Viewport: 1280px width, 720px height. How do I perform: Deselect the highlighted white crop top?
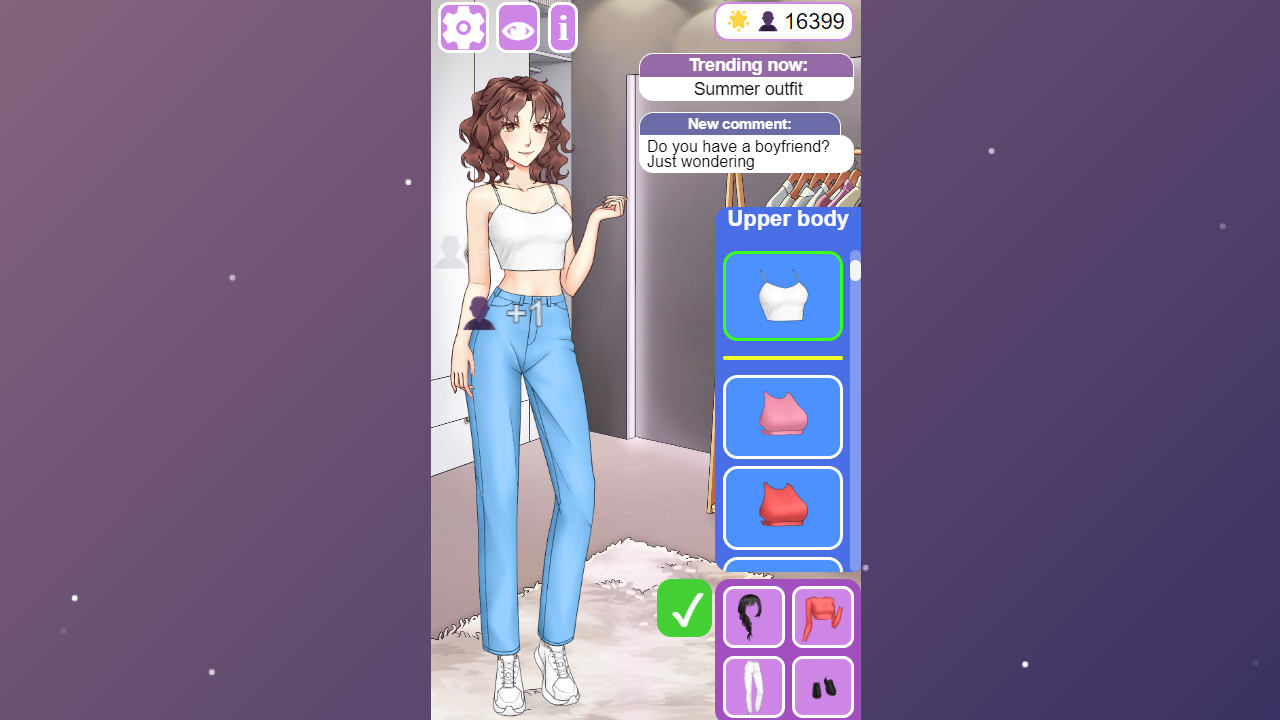click(x=782, y=296)
